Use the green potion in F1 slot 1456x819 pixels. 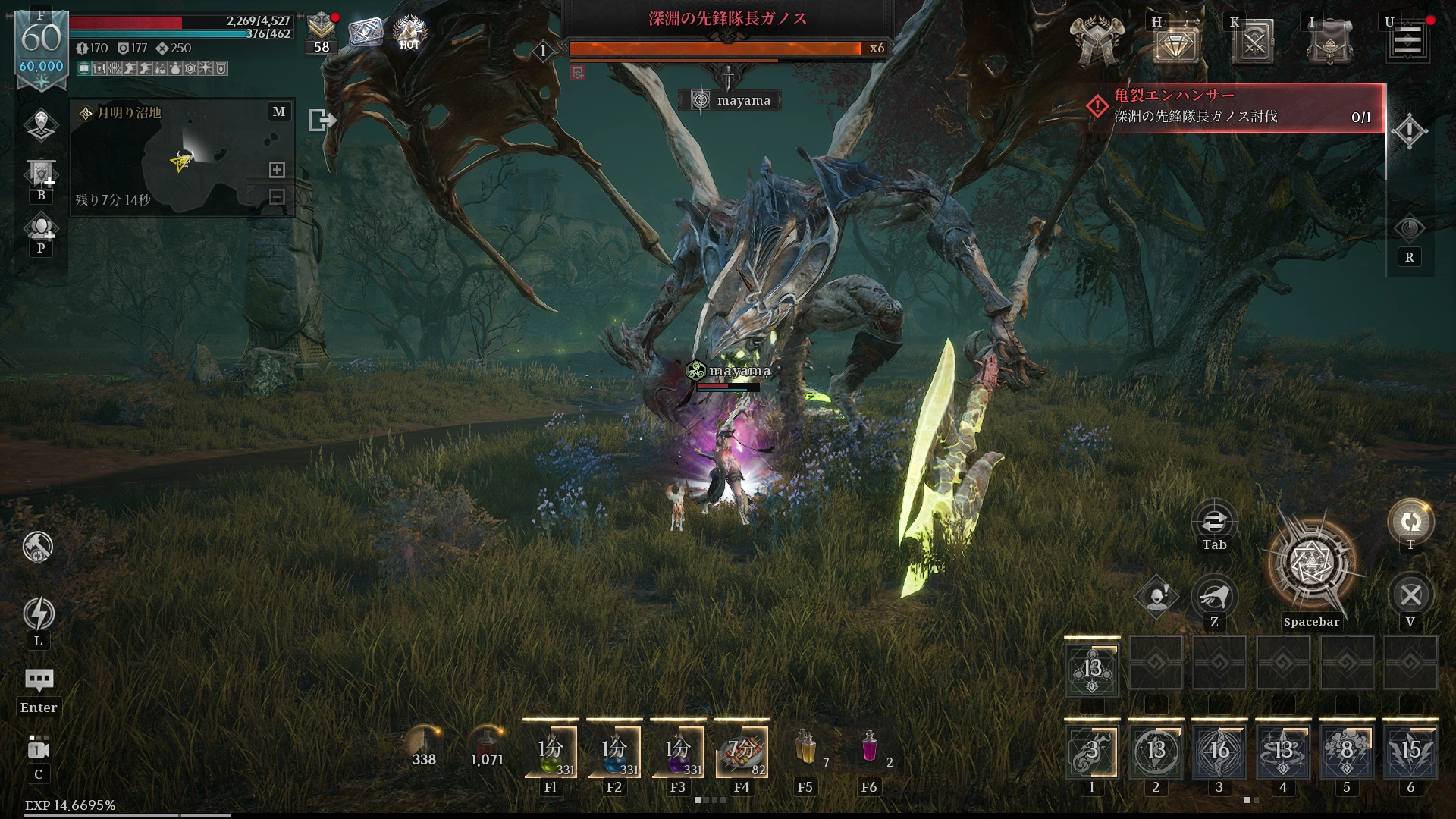pos(551,751)
